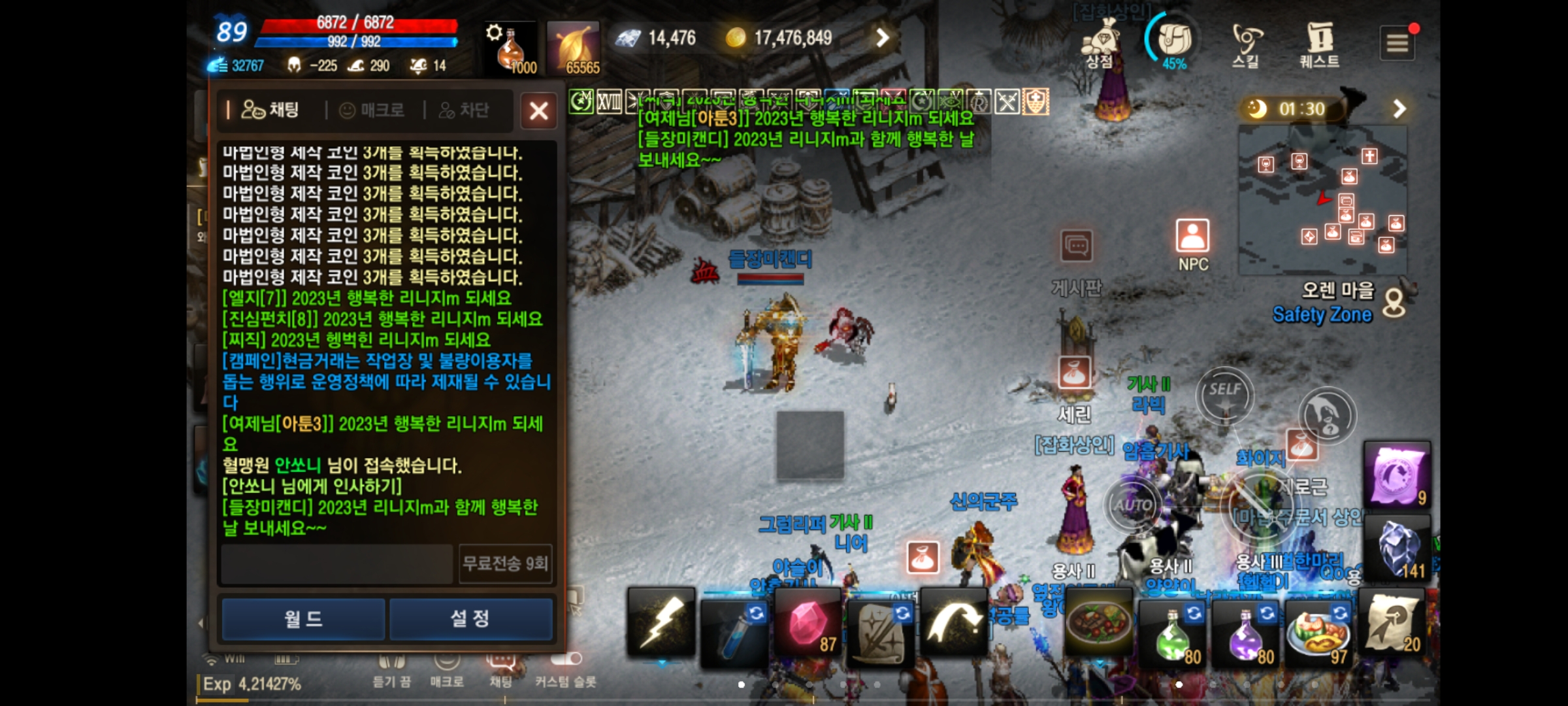Toggle the AUTO hunting button

(1133, 505)
